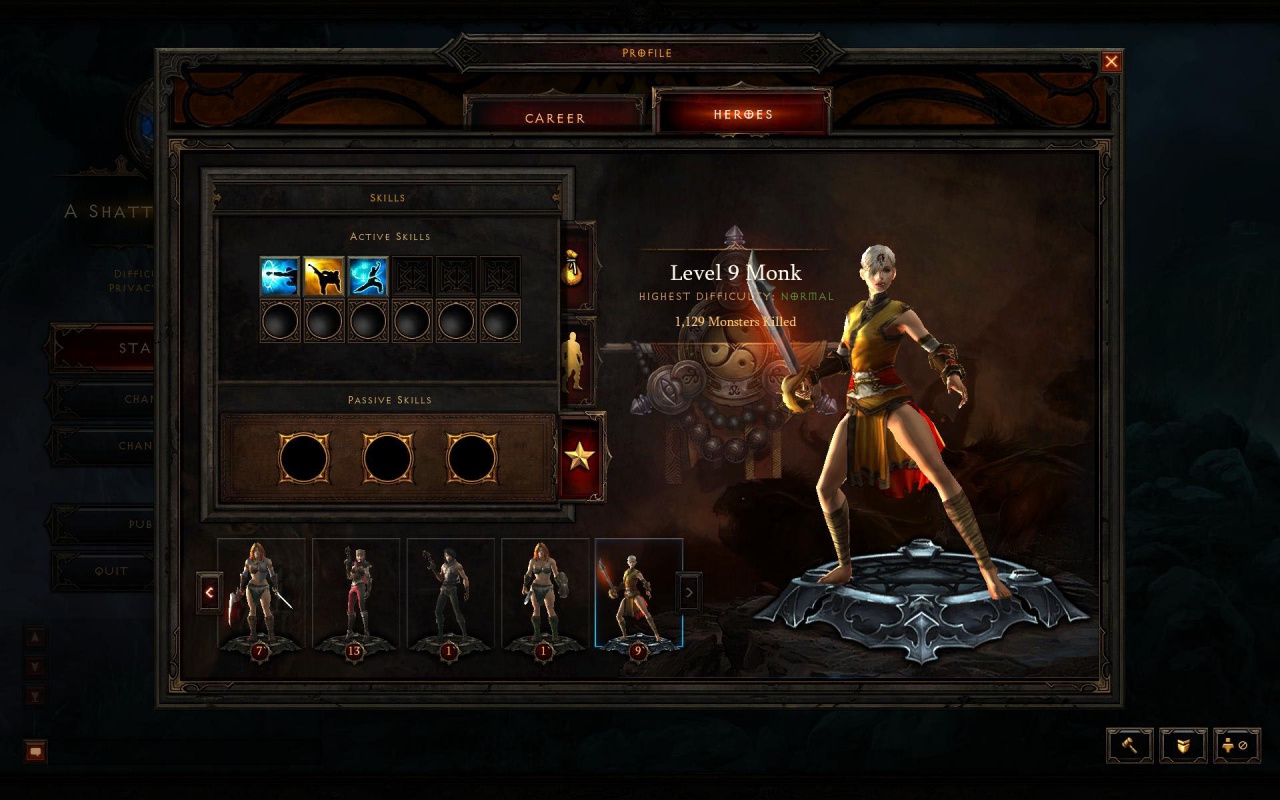Open the social friends button
Screen dimensions: 1280x800
click(1235, 745)
